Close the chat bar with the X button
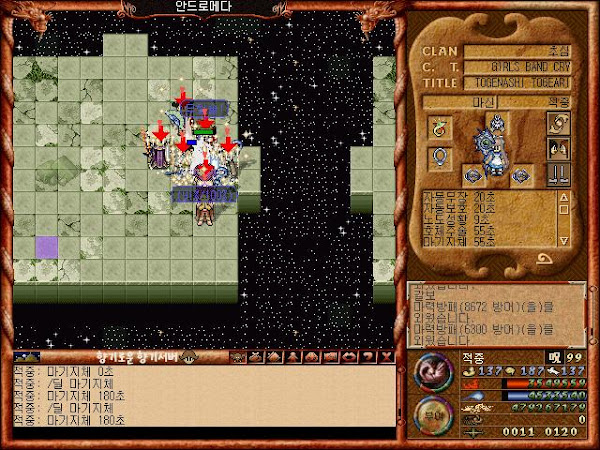Image resolution: width=600 pixels, height=450 pixels. (x=386, y=357)
